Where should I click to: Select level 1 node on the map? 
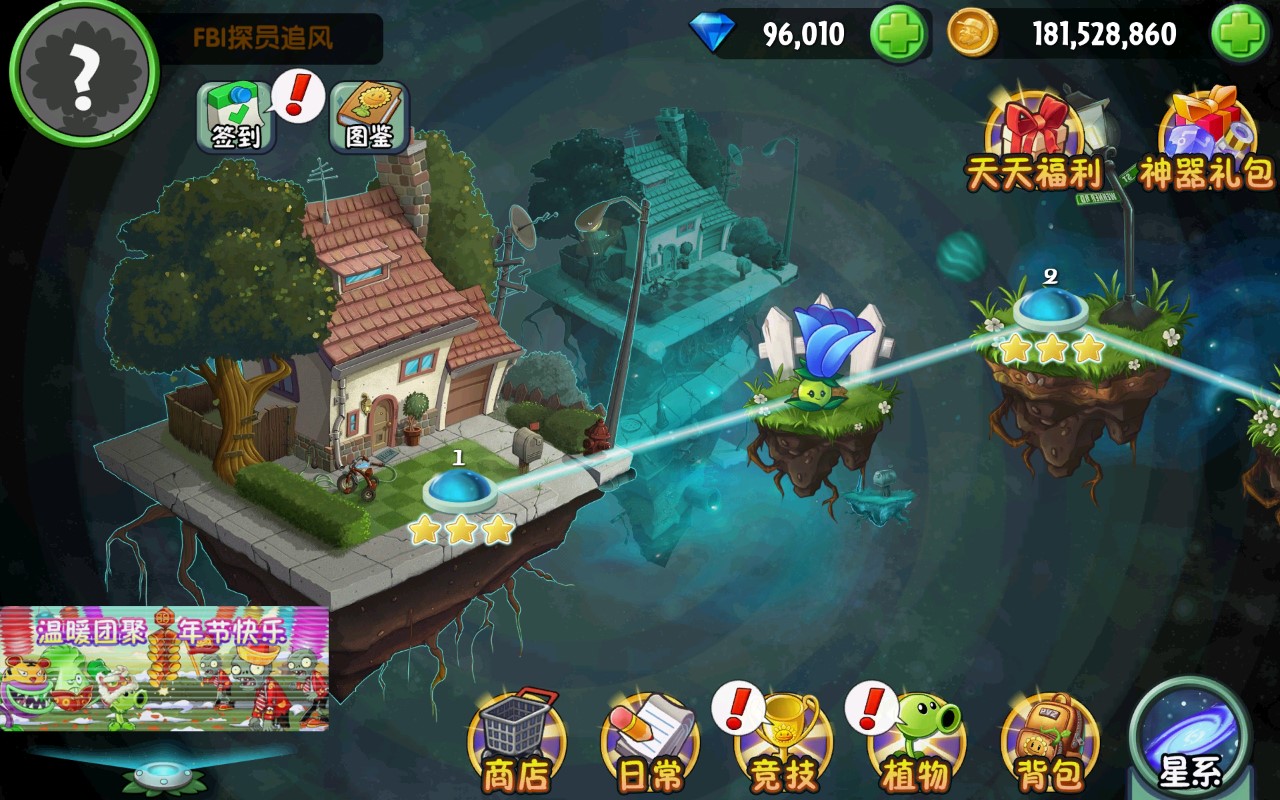(x=460, y=490)
